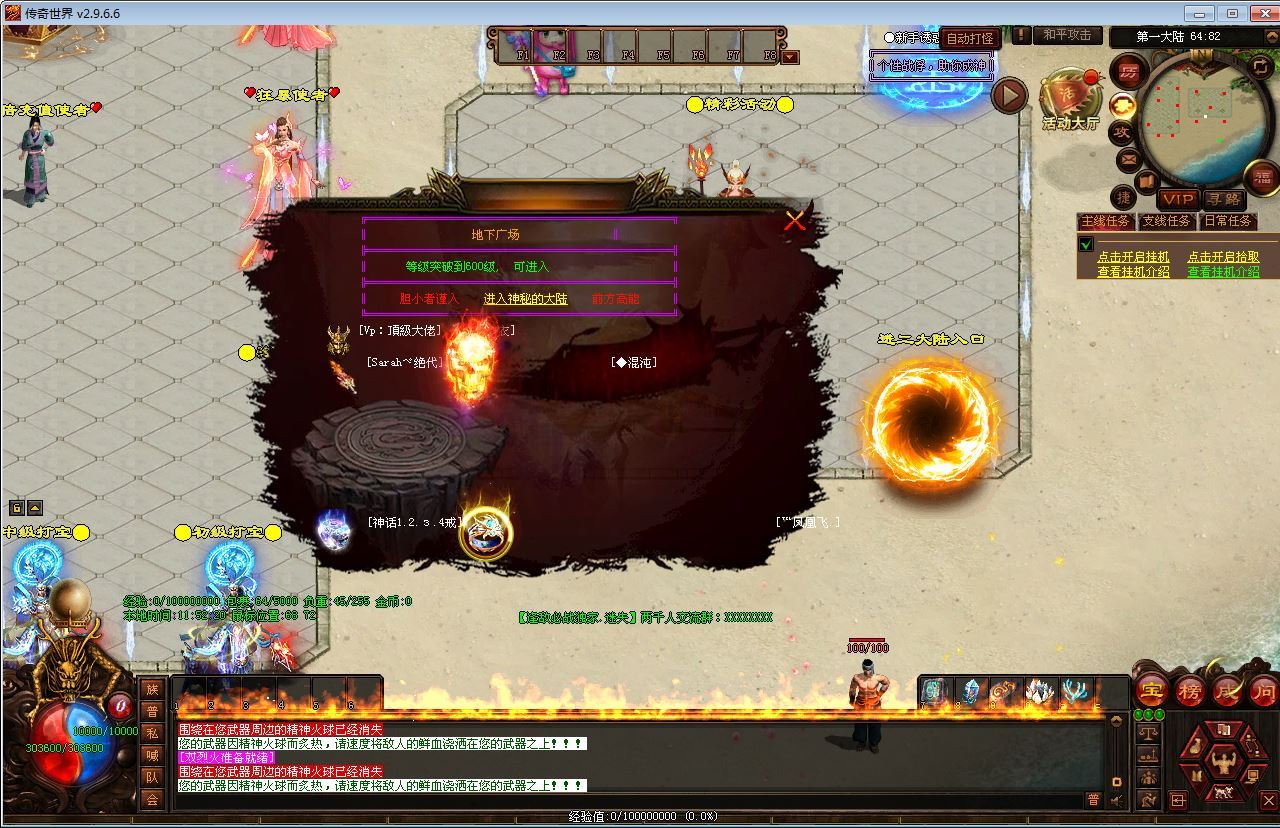Switch to the 支线任务 tab
This screenshot has width=1280, height=828.
(1166, 222)
